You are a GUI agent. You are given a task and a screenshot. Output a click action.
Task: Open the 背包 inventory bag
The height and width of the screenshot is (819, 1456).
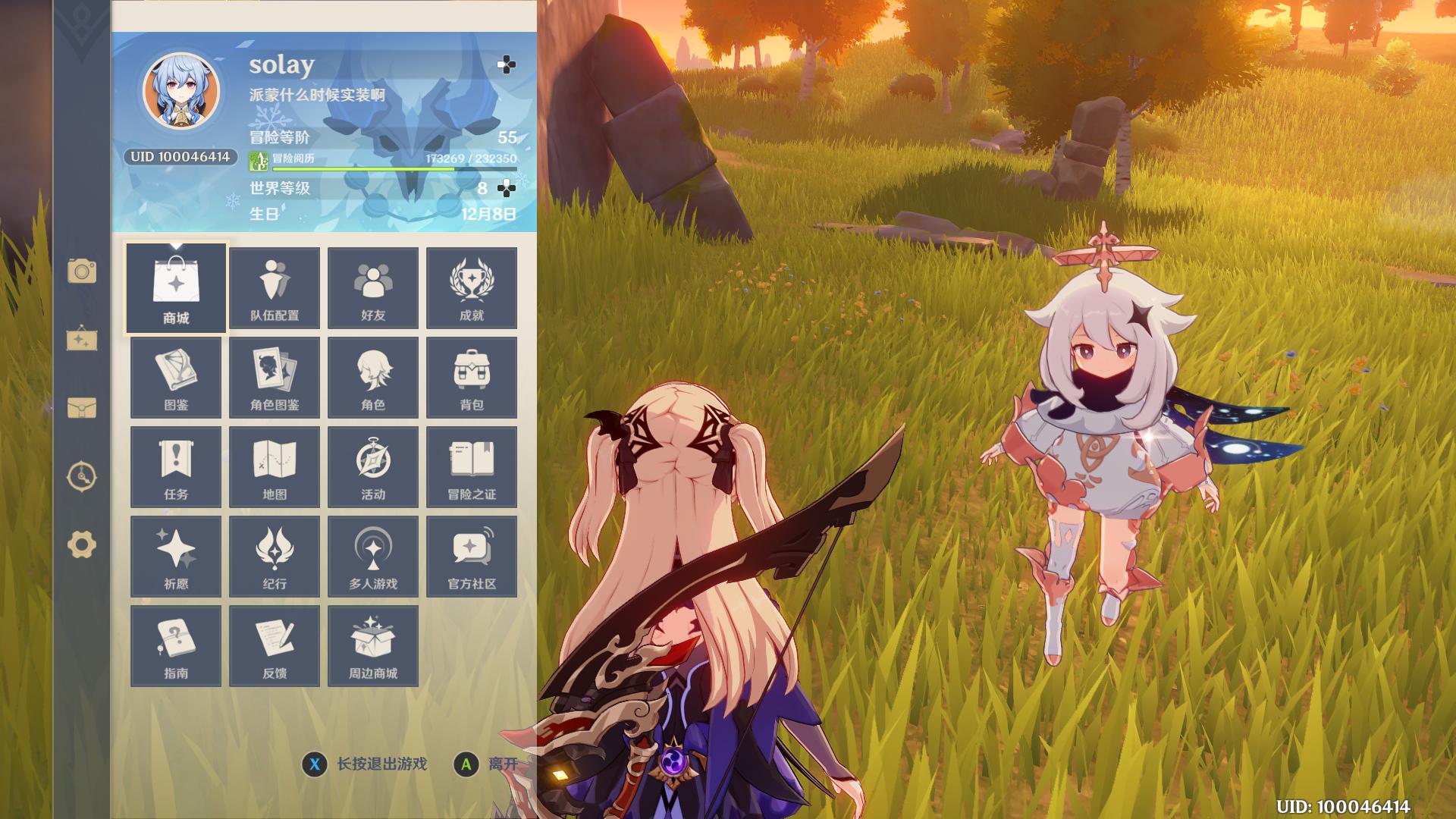pos(472,378)
